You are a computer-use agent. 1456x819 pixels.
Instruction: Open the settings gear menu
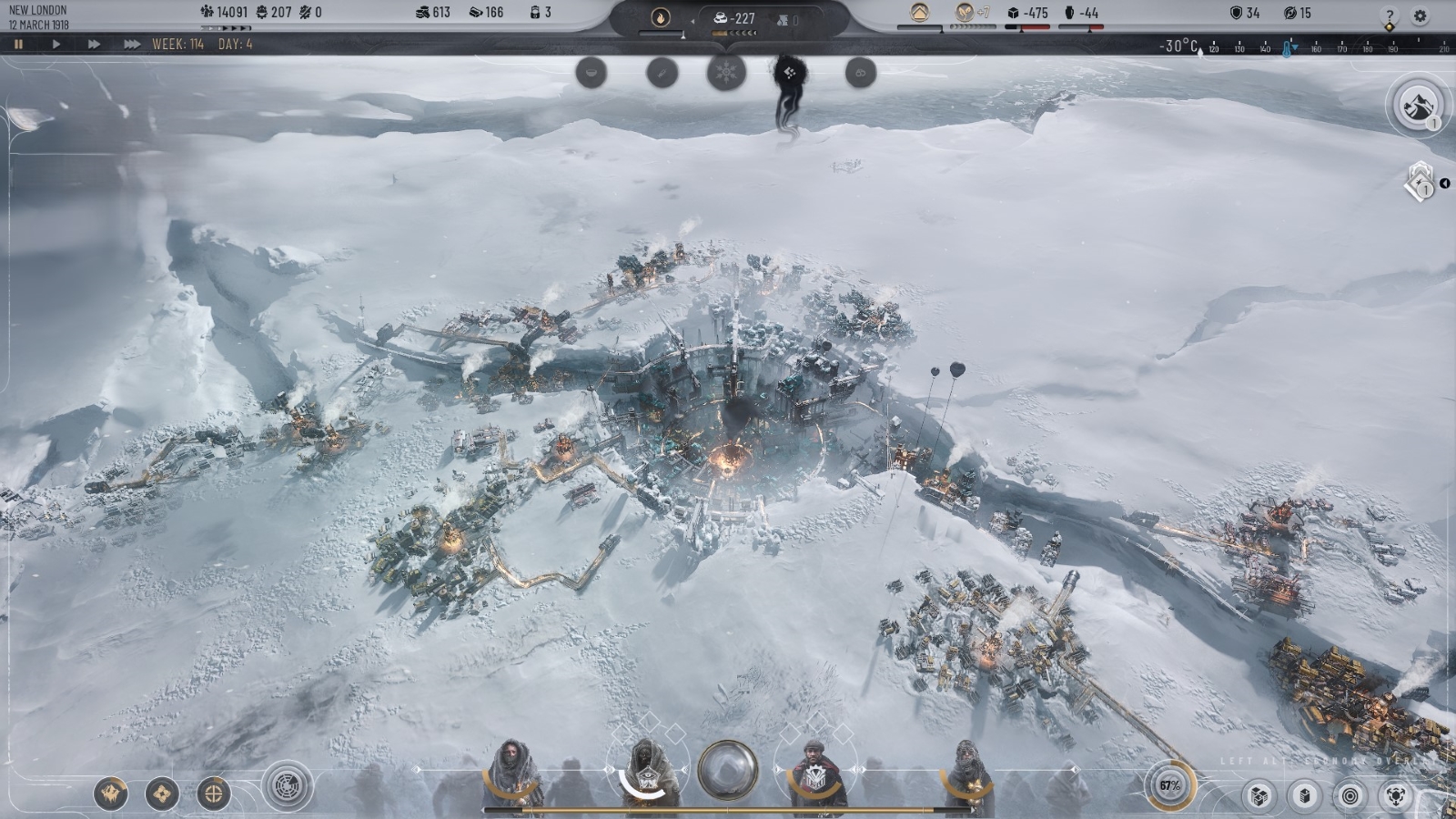click(1420, 15)
